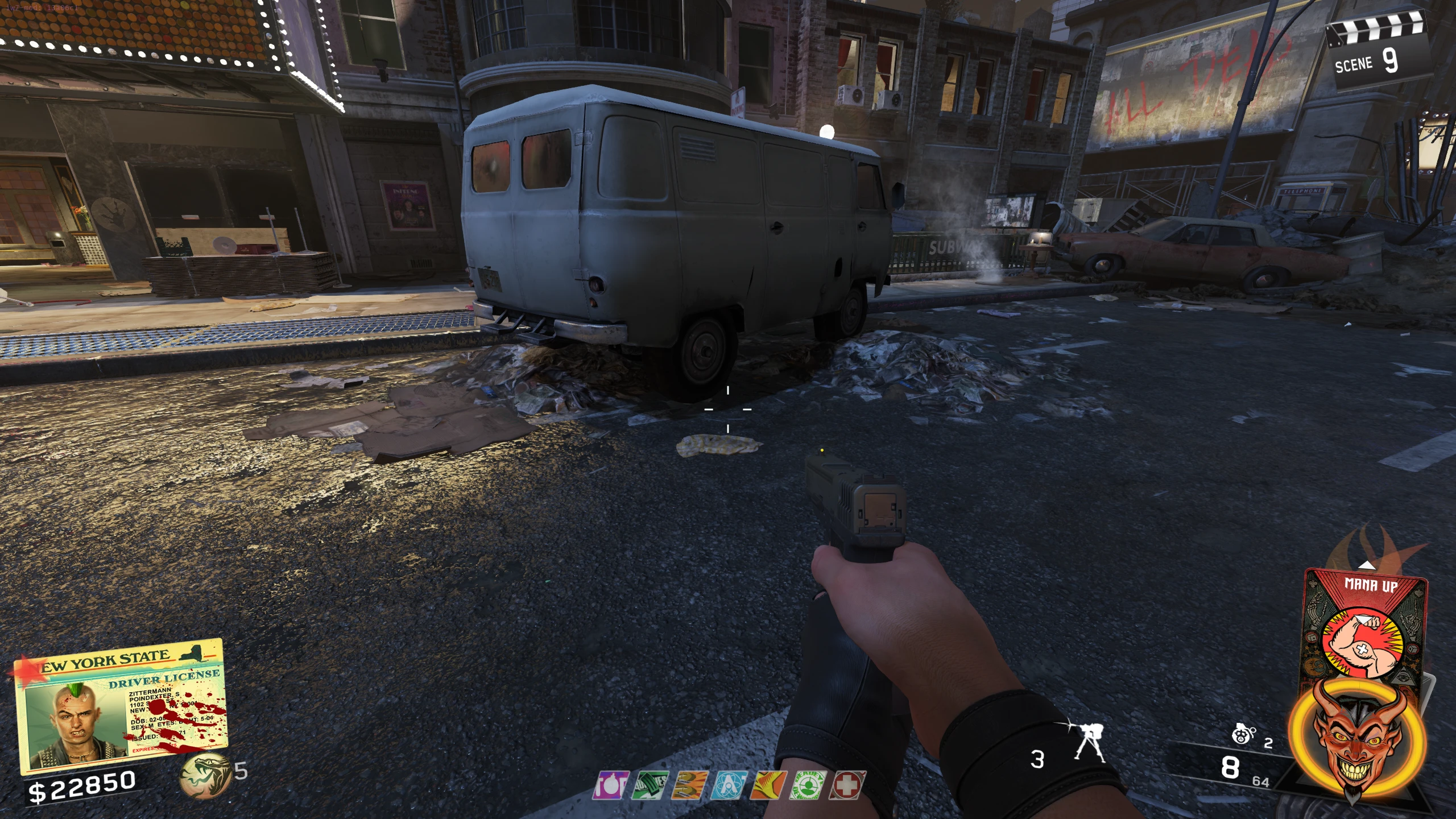Click the pig-faced grenade icon
1456x819 pixels.
(x=1243, y=735)
